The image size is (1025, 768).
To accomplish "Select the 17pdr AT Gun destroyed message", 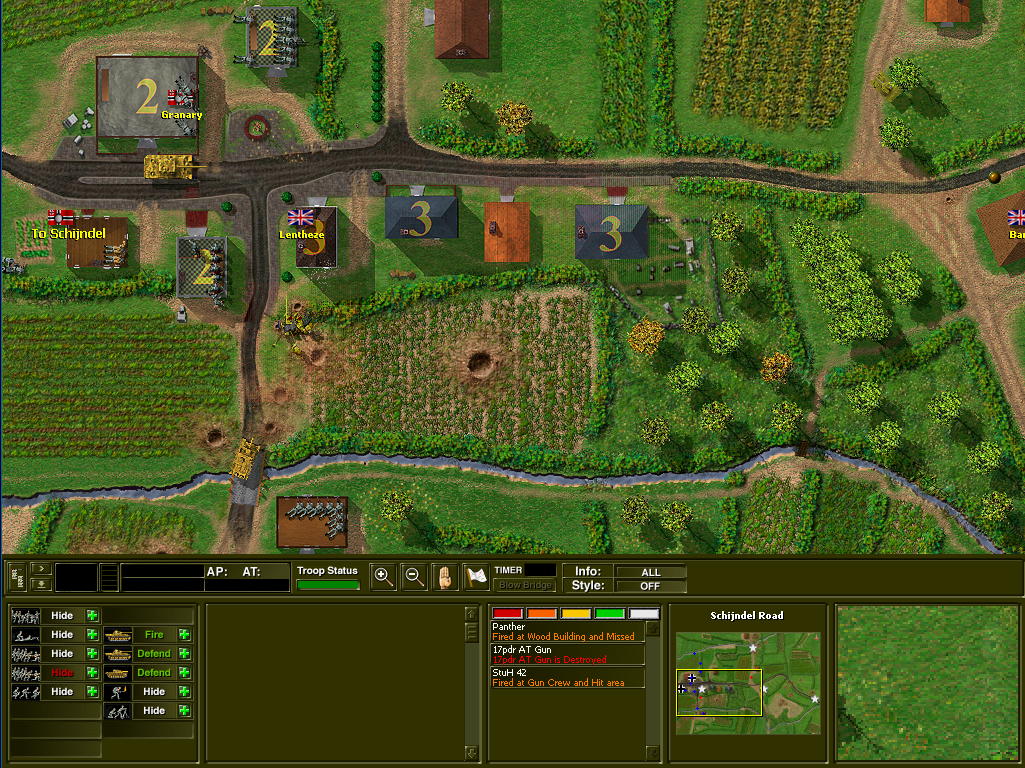I will (x=566, y=654).
